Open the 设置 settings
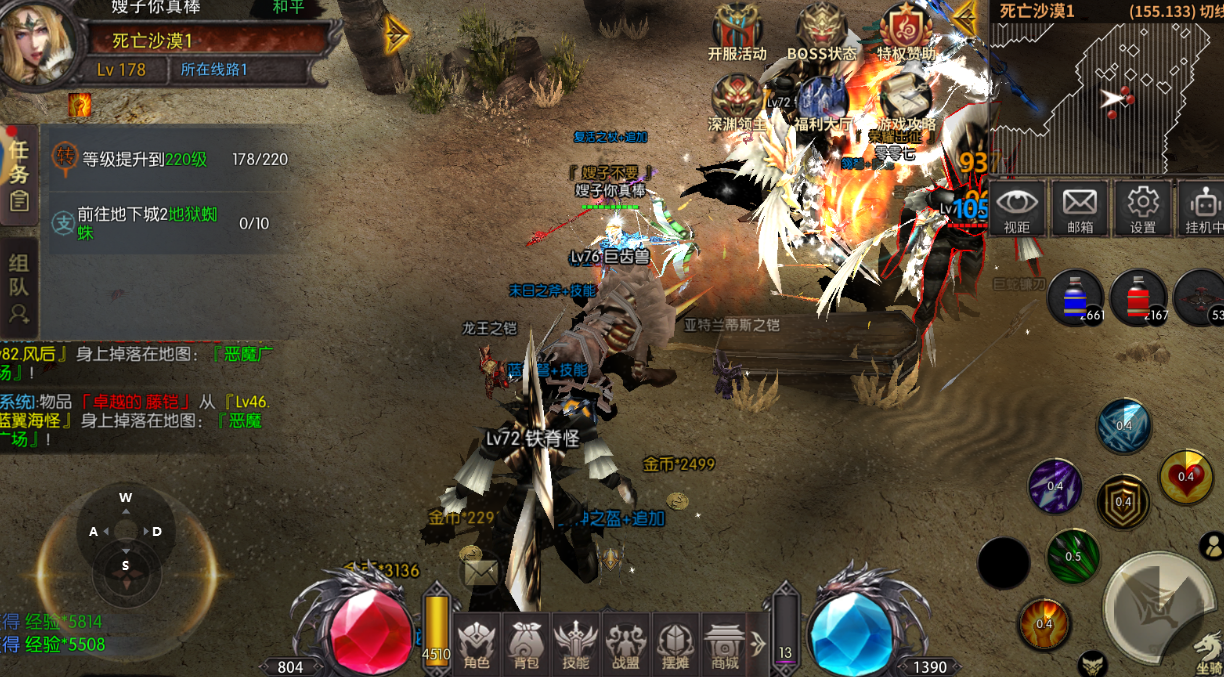The height and width of the screenshot is (677, 1224). [x=1142, y=209]
